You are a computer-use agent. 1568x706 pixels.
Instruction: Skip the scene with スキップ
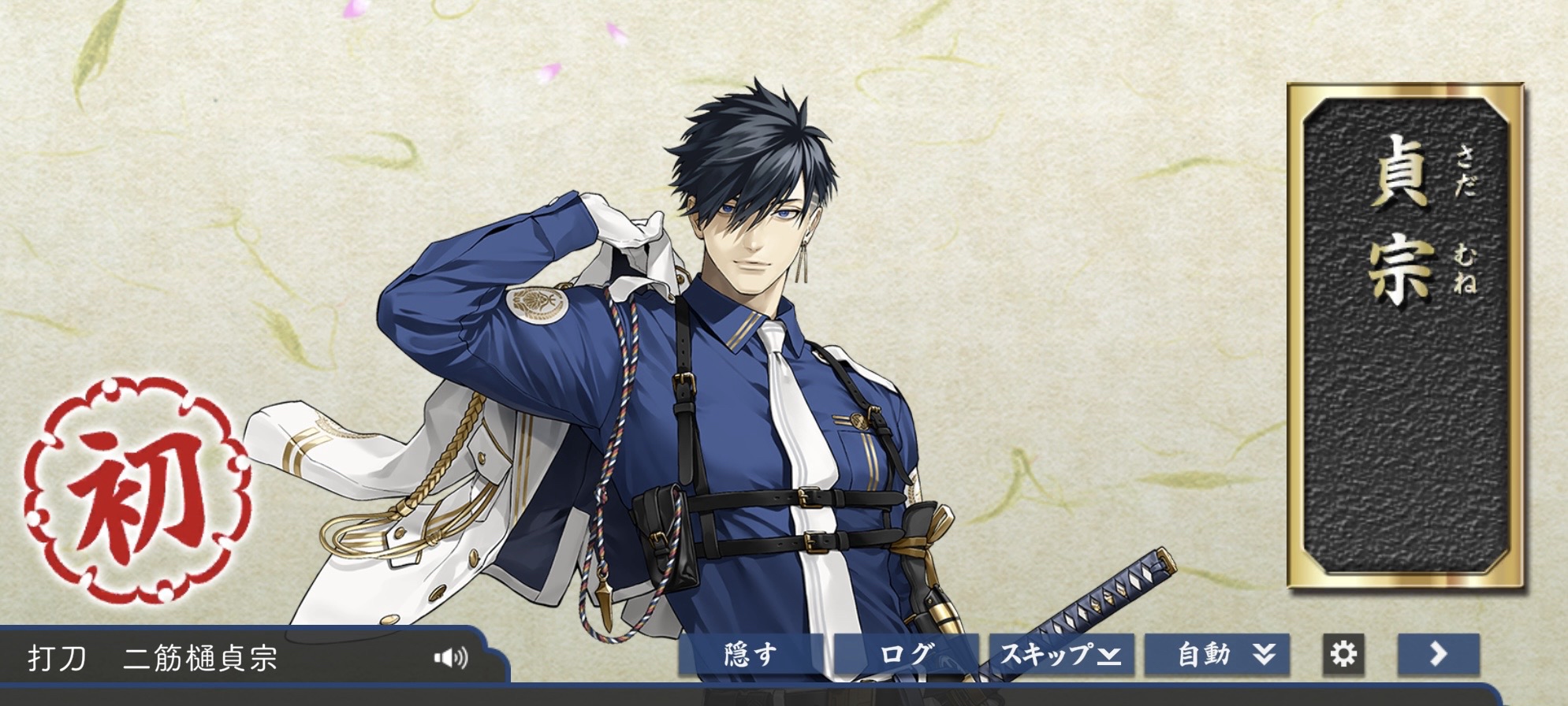coord(1060,655)
